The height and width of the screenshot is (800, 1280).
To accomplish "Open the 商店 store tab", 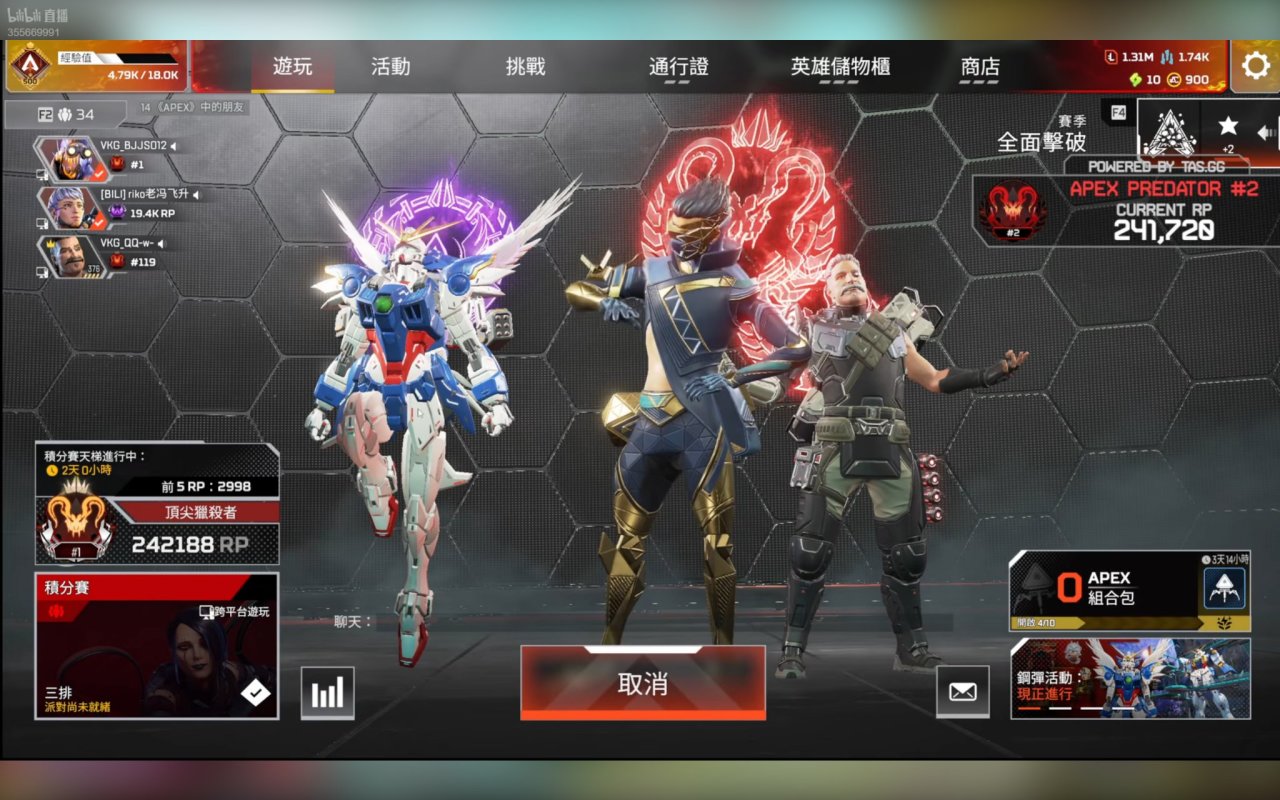I will coord(980,67).
